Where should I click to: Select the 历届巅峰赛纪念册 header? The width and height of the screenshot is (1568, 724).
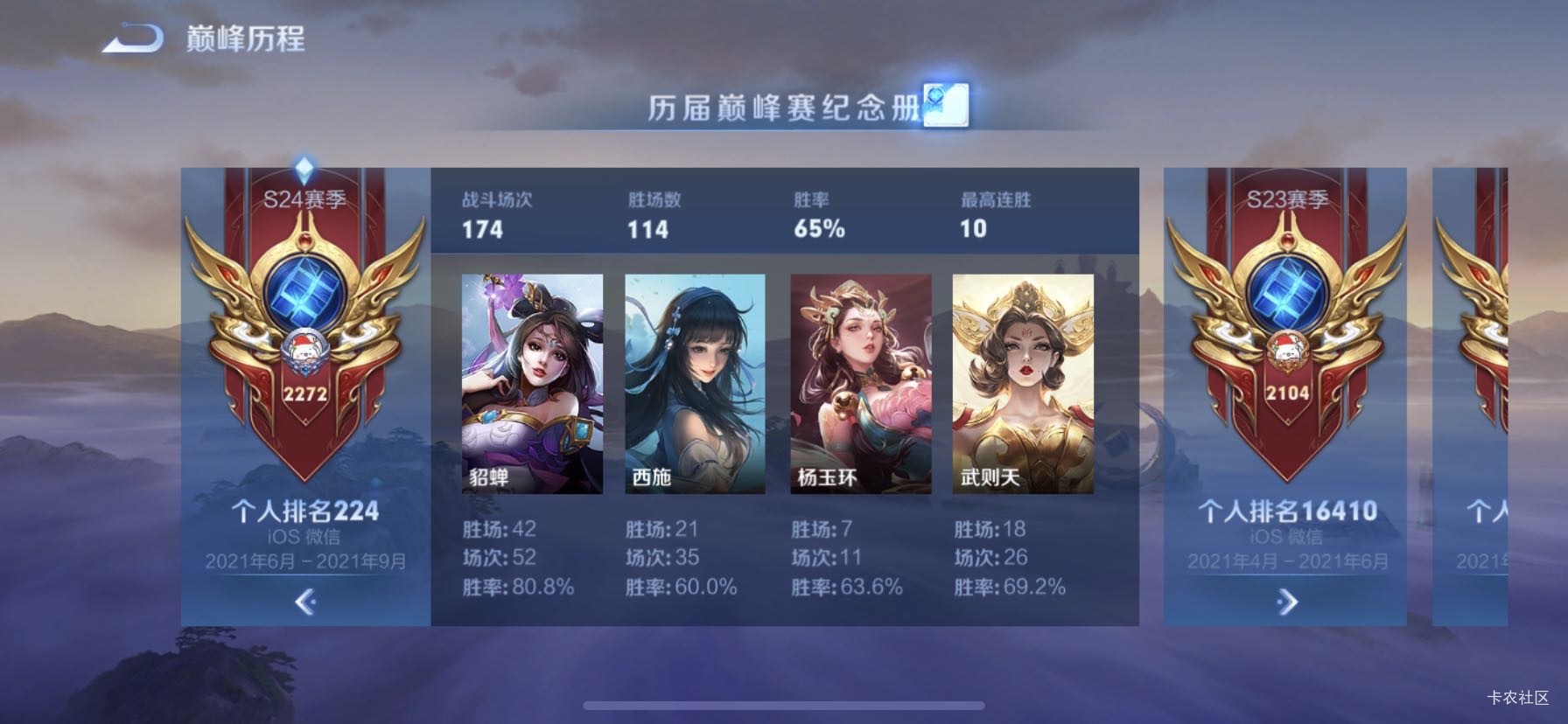[783, 108]
